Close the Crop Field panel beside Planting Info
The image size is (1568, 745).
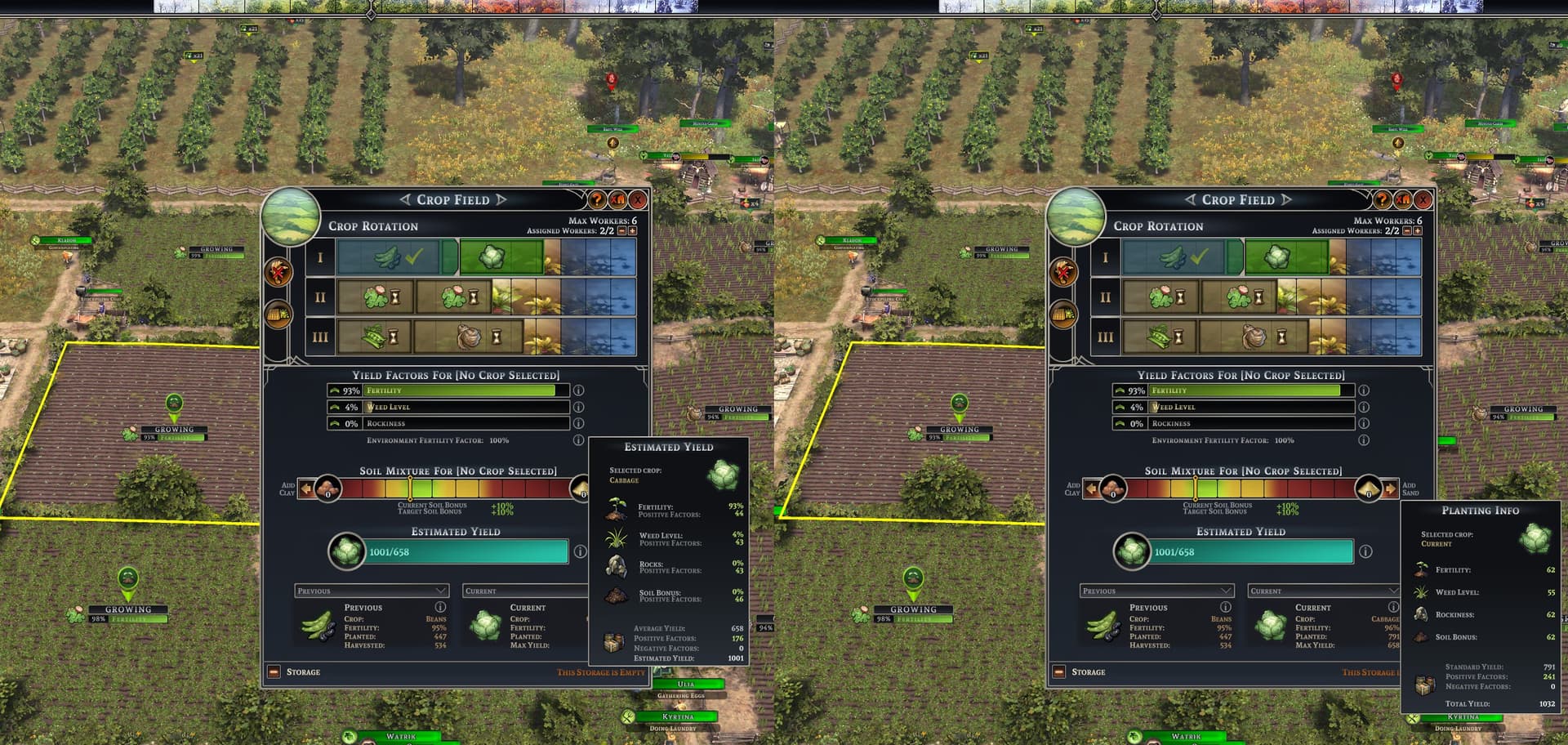1423,199
